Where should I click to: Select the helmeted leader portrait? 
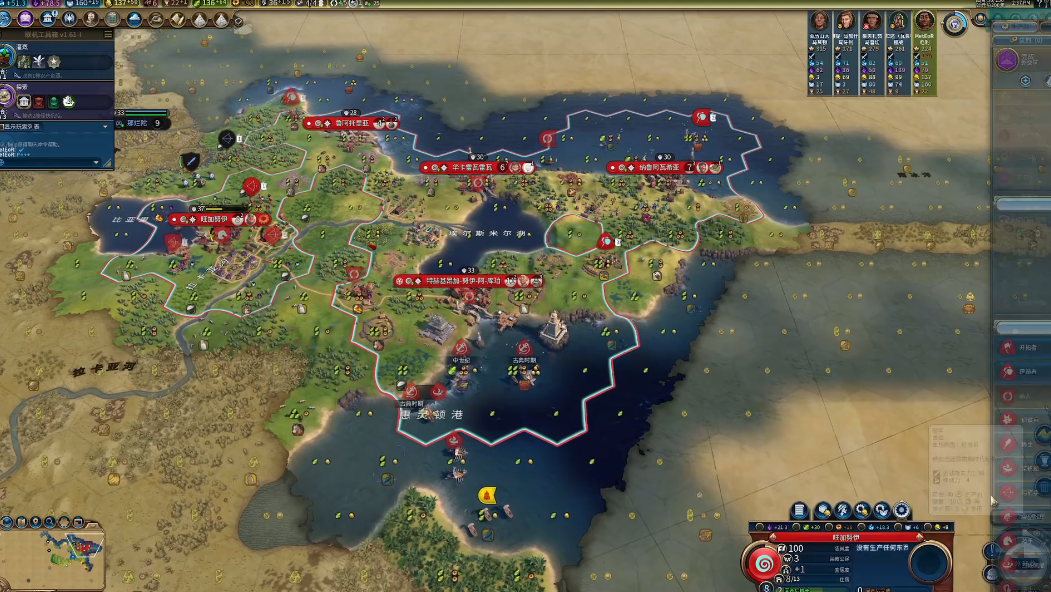click(898, 21)
